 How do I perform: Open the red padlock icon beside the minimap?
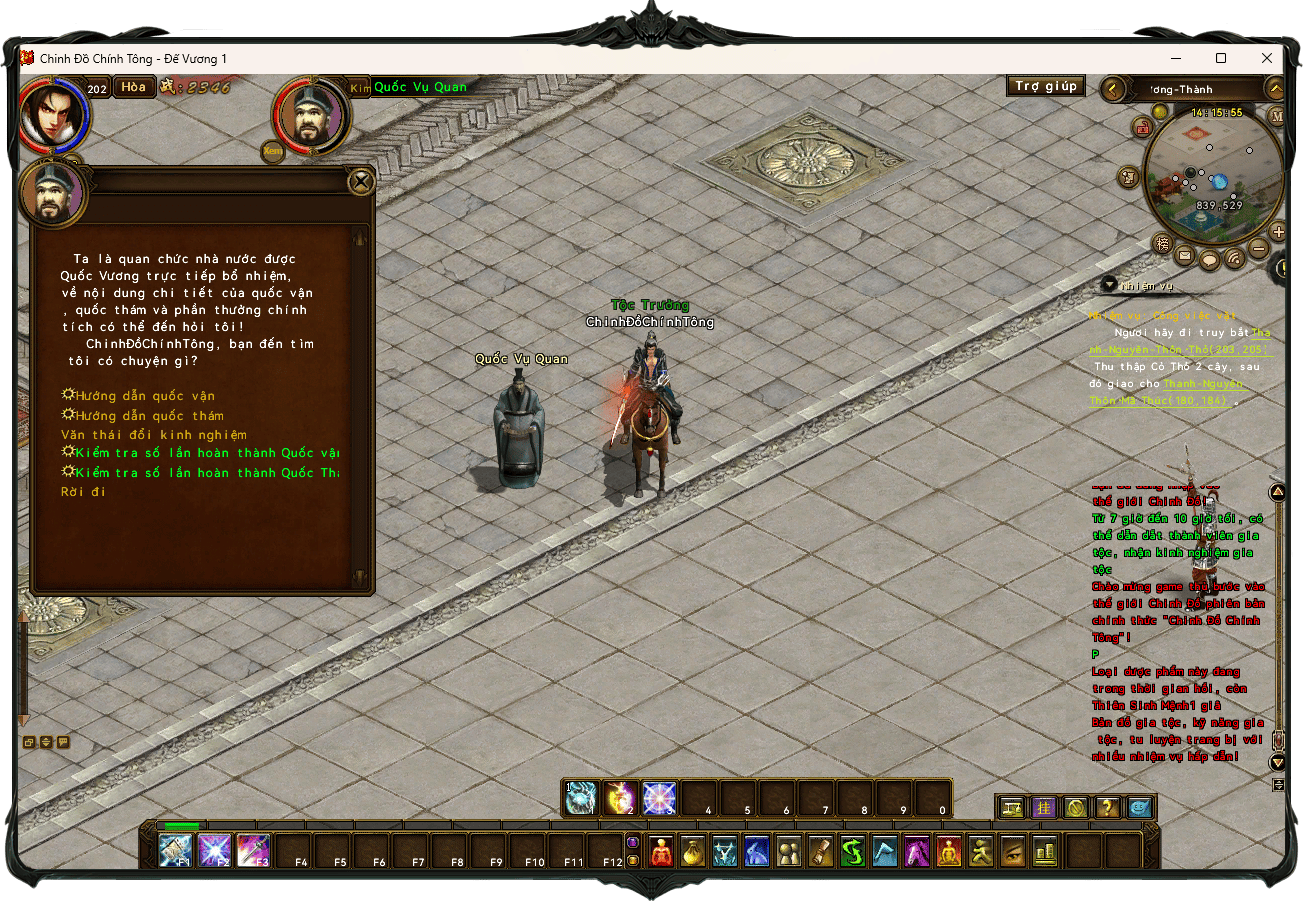1144,127
